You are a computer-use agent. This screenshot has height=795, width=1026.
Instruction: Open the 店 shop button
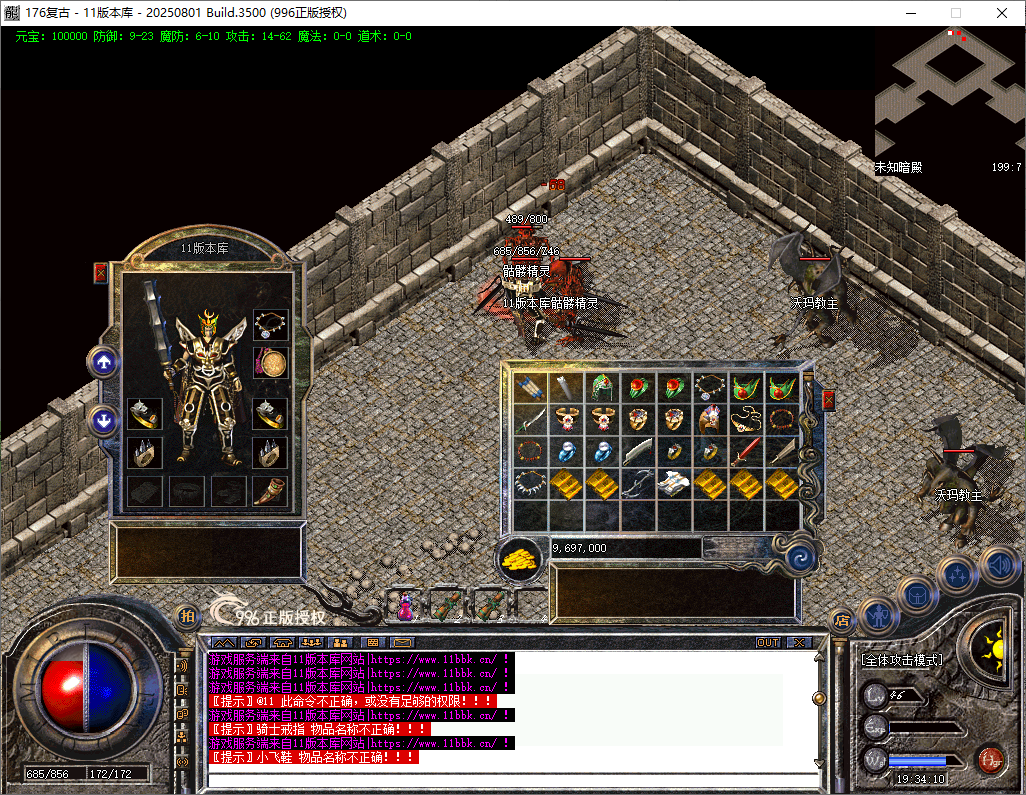(842, 620)
